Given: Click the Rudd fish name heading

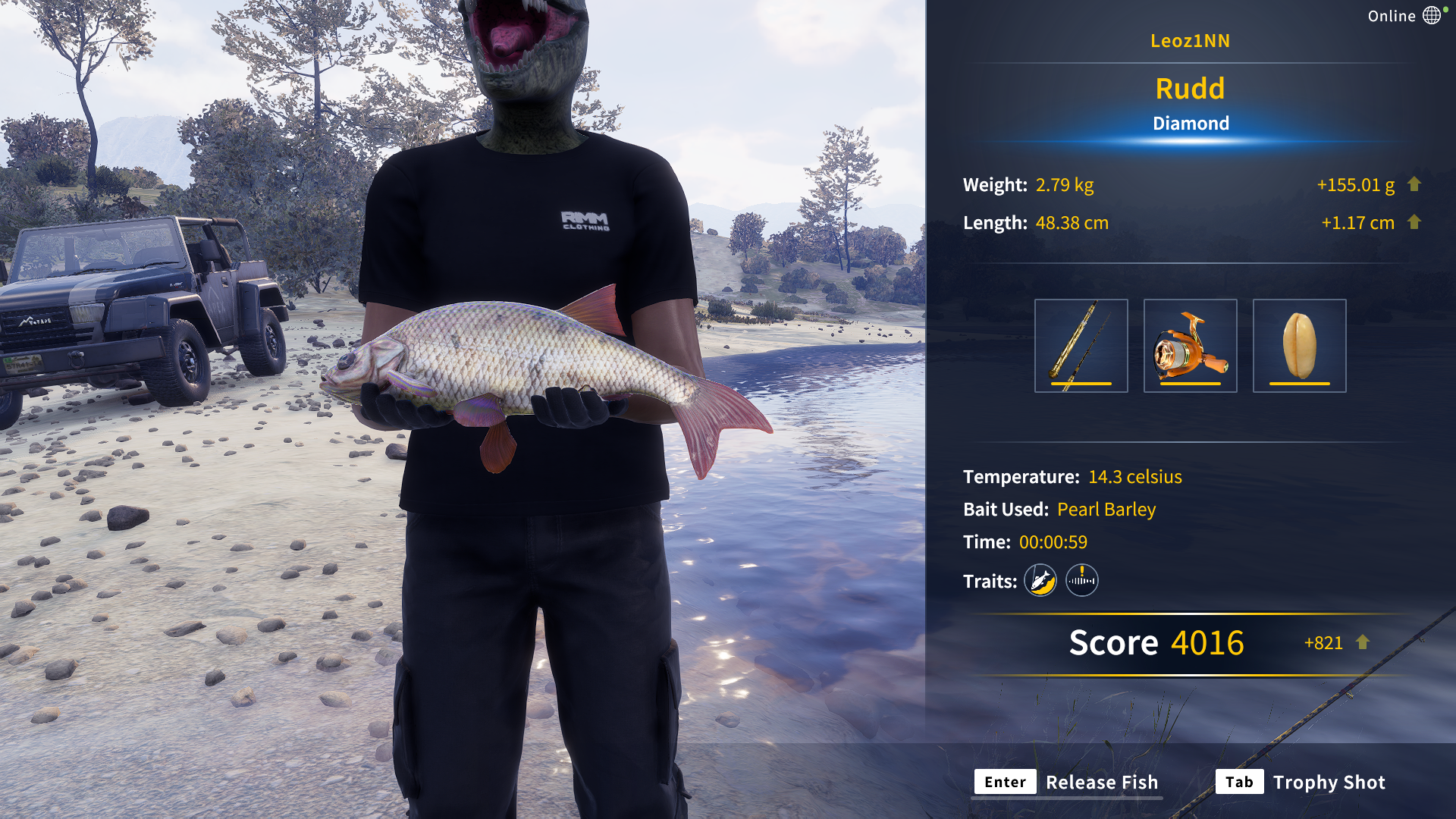Looking at the screenshot, I should pos(1191,89).
